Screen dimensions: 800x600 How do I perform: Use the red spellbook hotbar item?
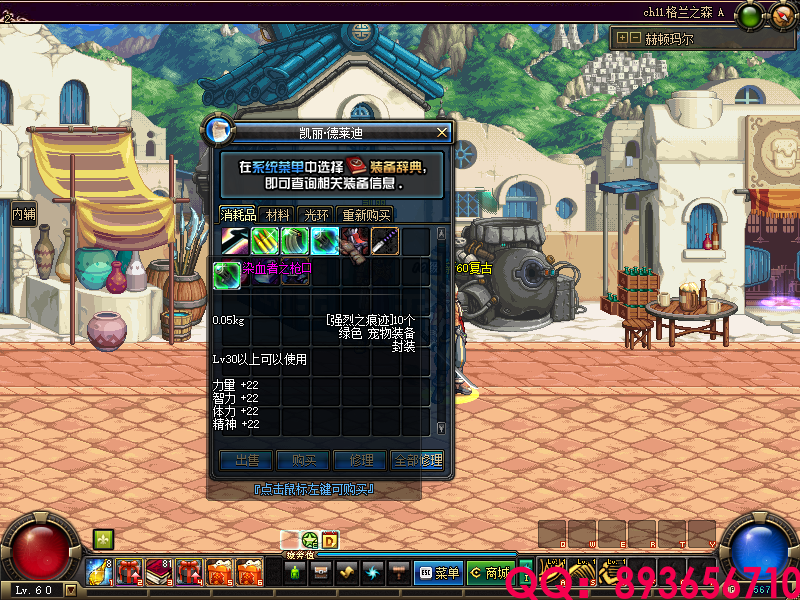pos(160,572)
